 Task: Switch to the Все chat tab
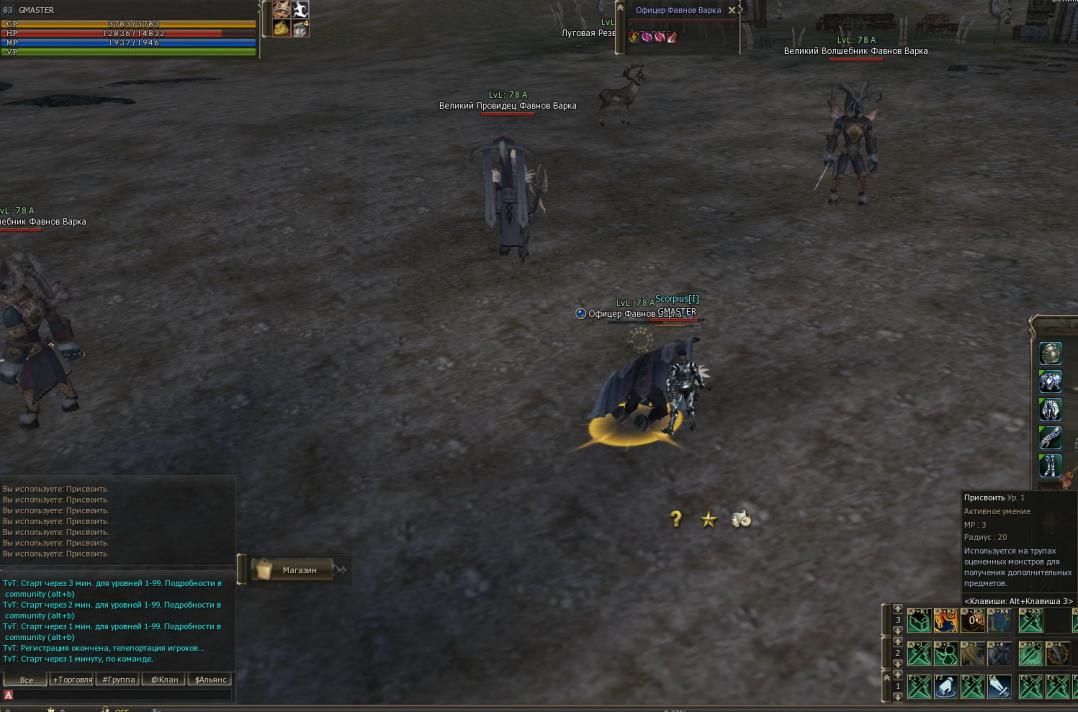[x=26, y=680]
